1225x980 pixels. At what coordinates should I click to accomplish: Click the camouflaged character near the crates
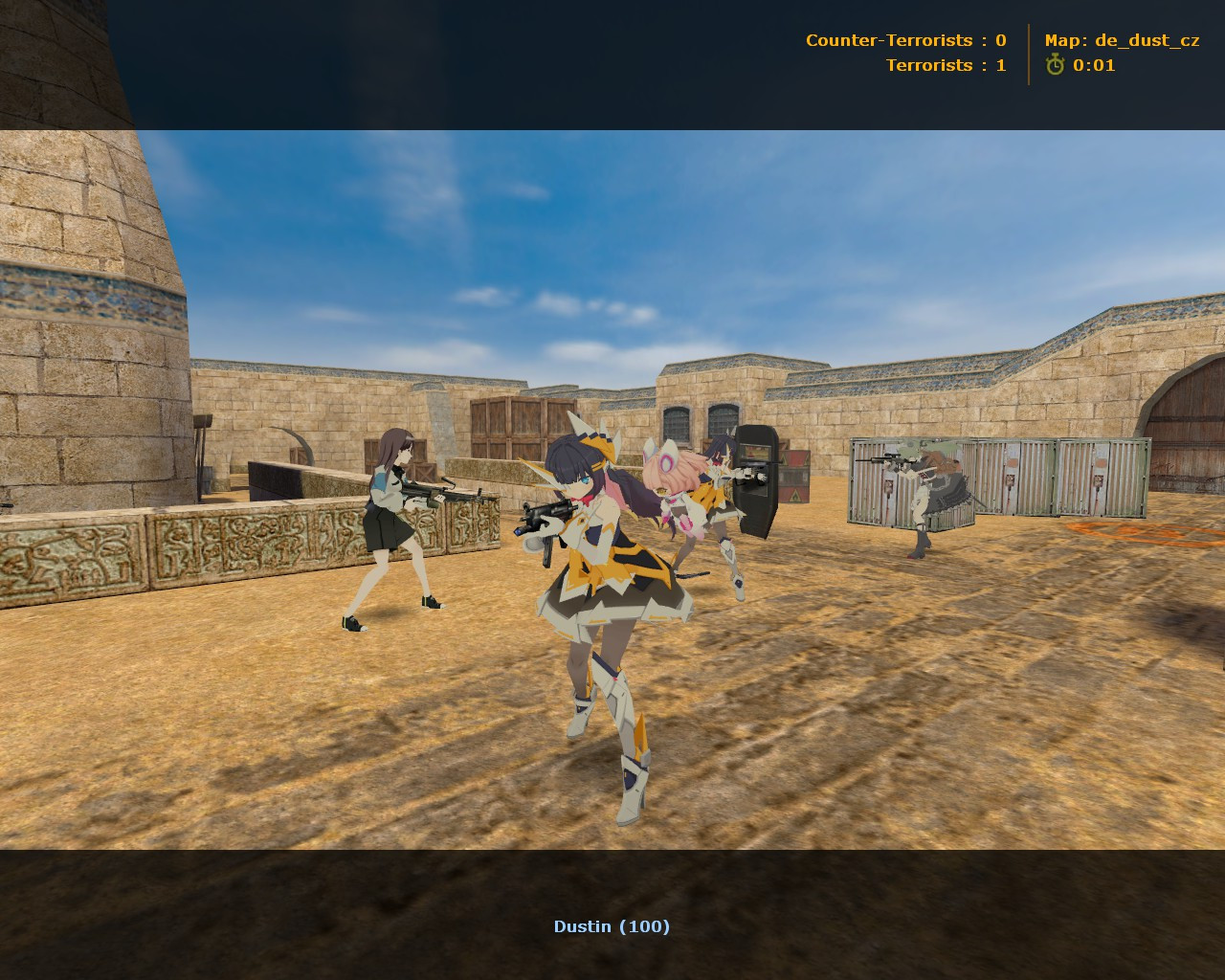tap(924, 488)
